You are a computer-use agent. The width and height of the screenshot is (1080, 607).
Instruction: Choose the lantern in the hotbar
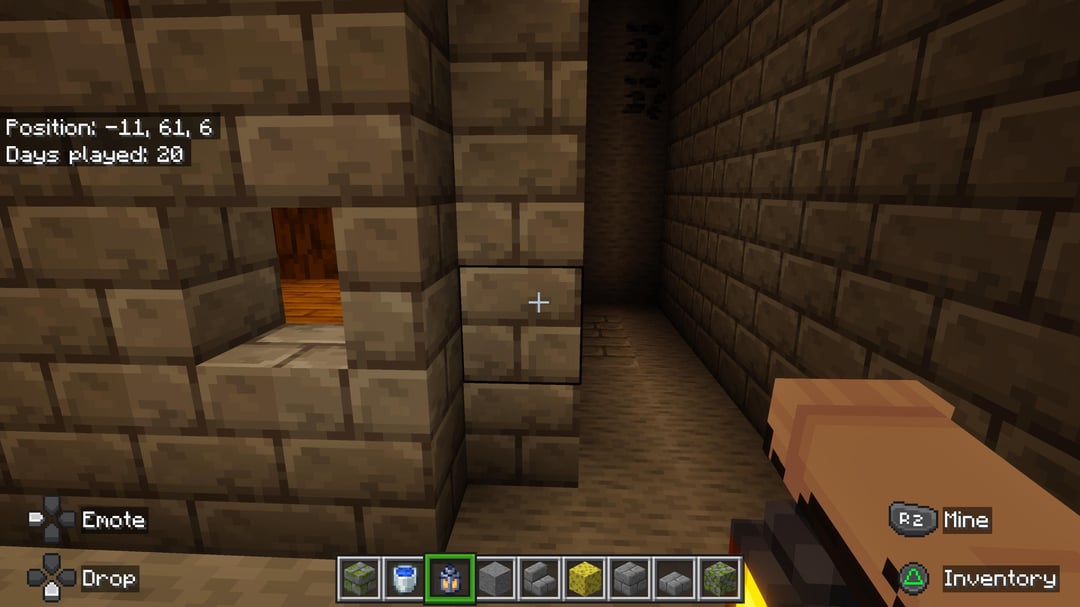(x=449, y=579)
